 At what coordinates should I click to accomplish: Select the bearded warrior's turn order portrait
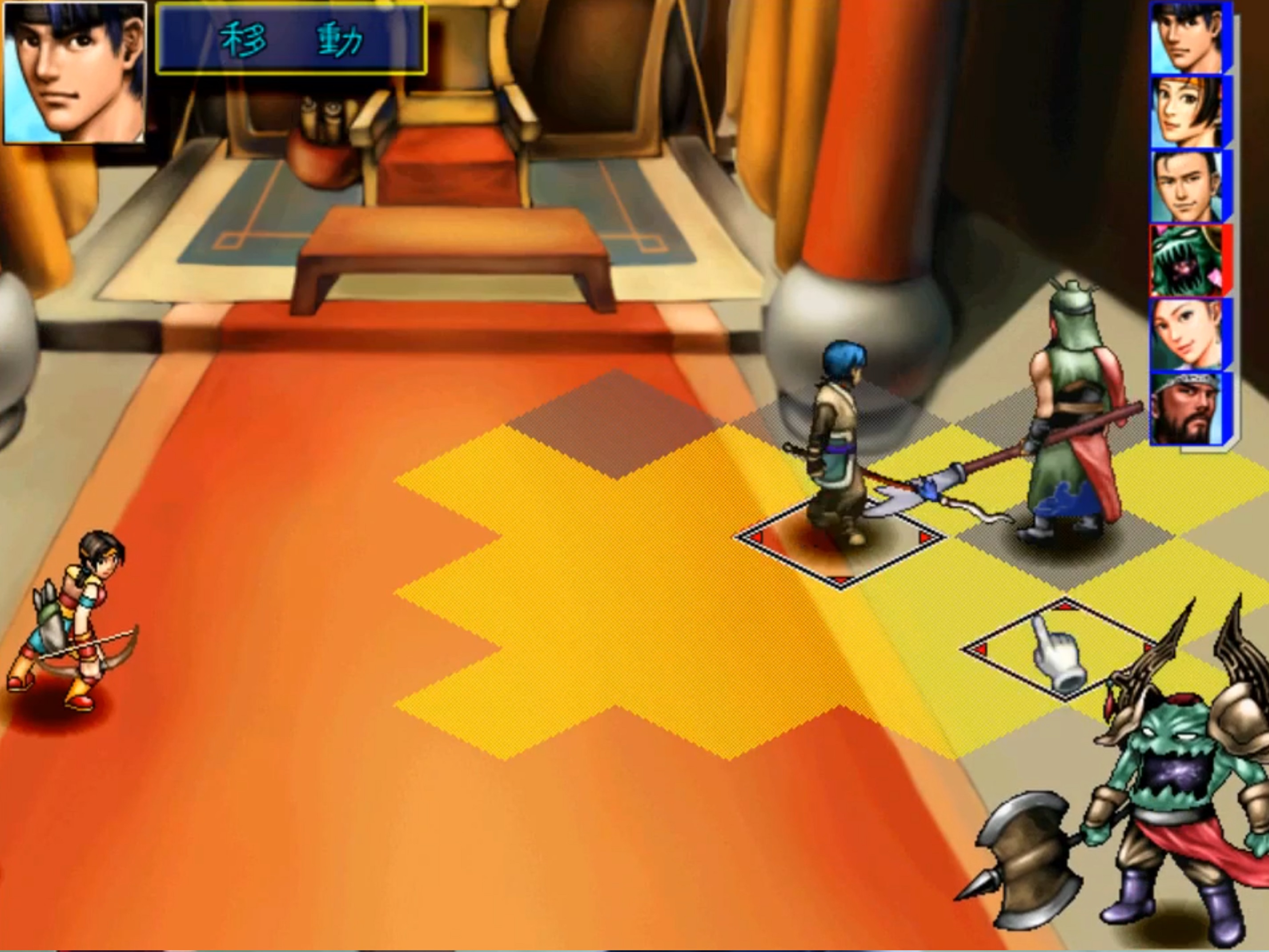coord(1186,408)
